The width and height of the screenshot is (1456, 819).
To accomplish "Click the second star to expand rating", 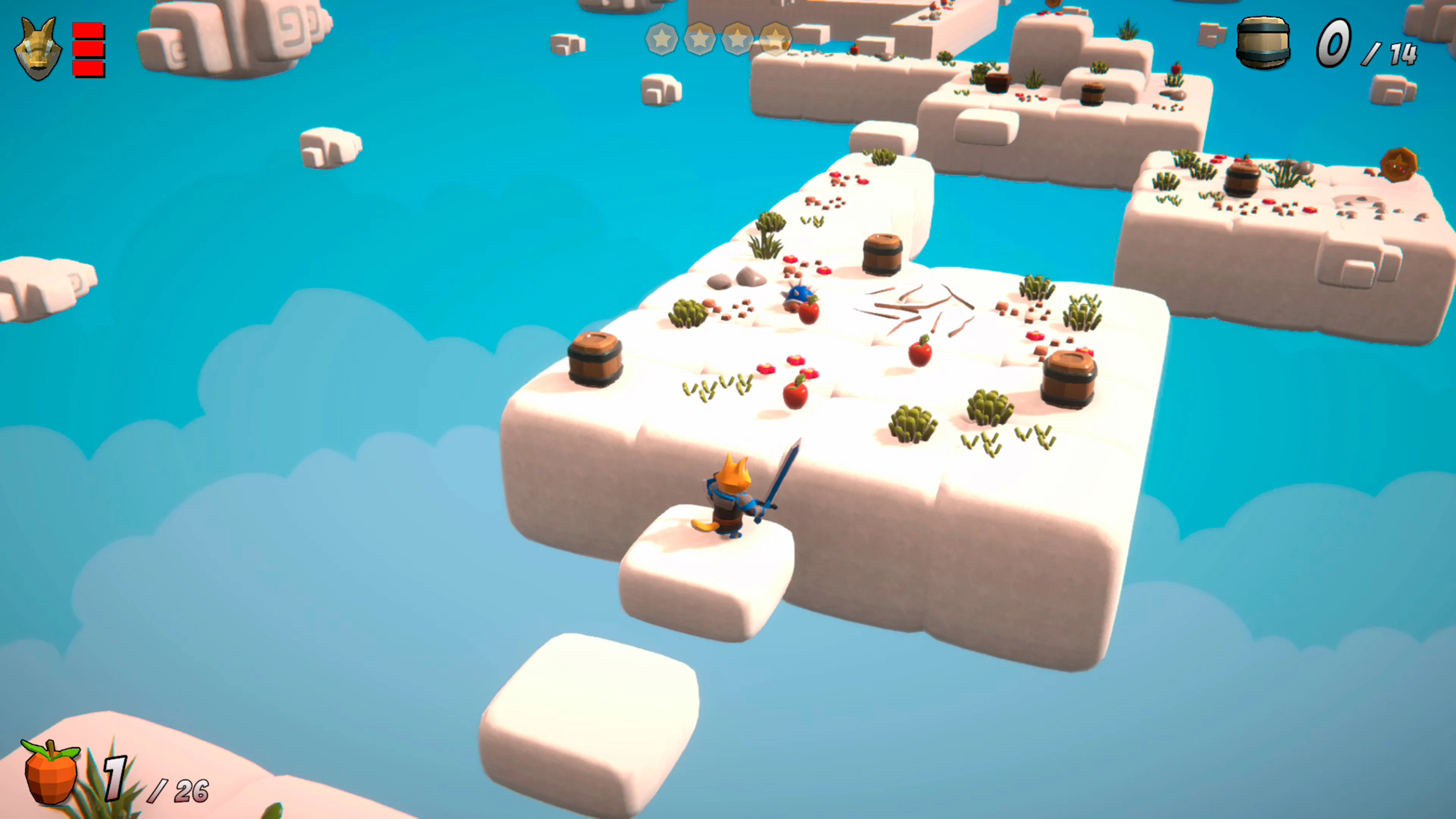I will click(700, 39).
